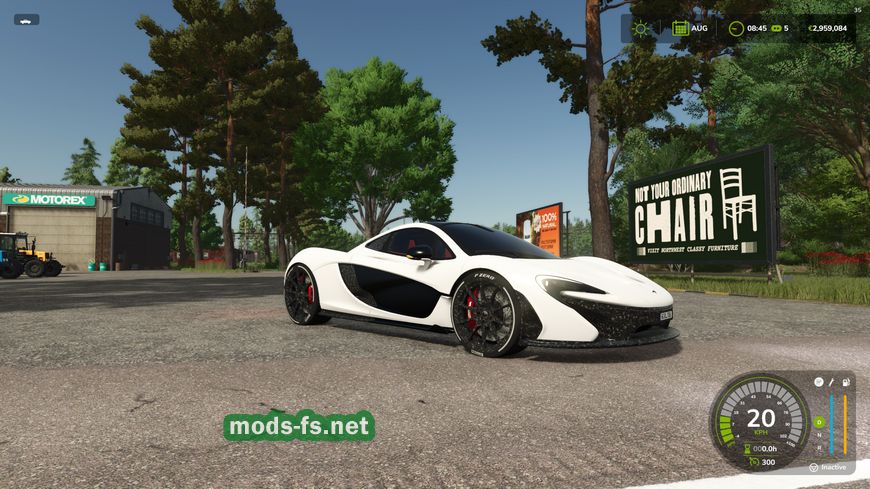Toggle the steering wheel Inactive helper
This screenshot has width=870, height=489.
coord(814,467)
